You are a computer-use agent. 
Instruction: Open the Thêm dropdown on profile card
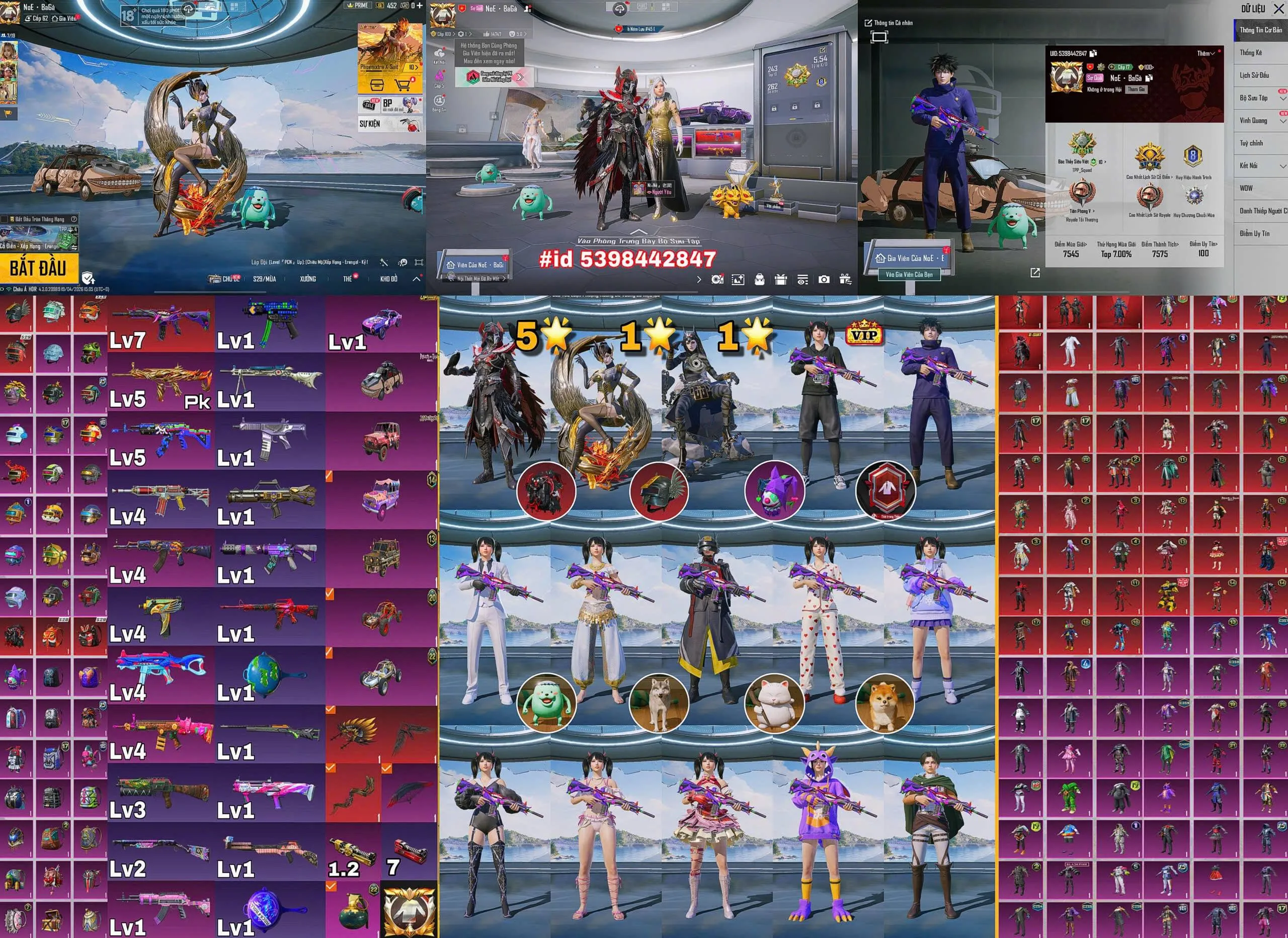[x=1205, y=53]
